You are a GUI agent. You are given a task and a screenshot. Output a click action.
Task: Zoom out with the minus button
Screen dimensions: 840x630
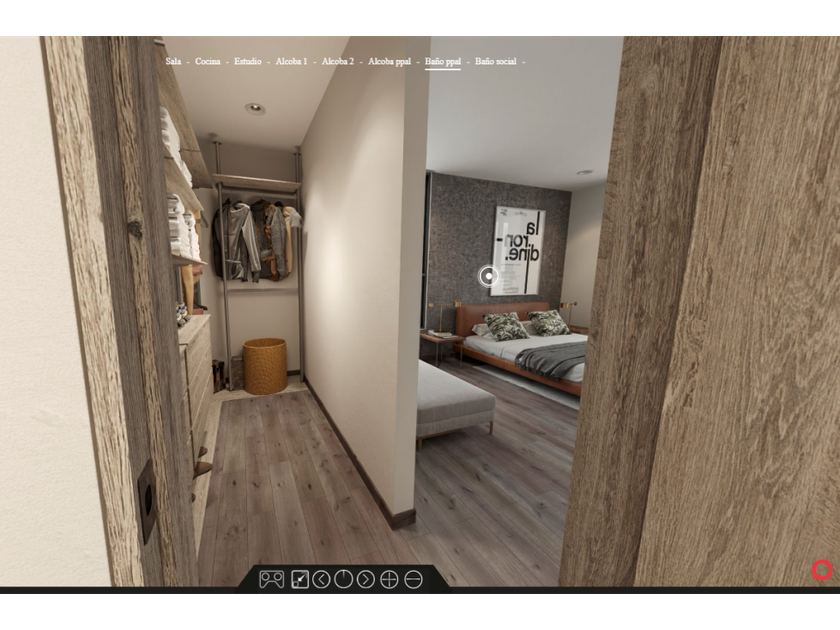point(413,579)
